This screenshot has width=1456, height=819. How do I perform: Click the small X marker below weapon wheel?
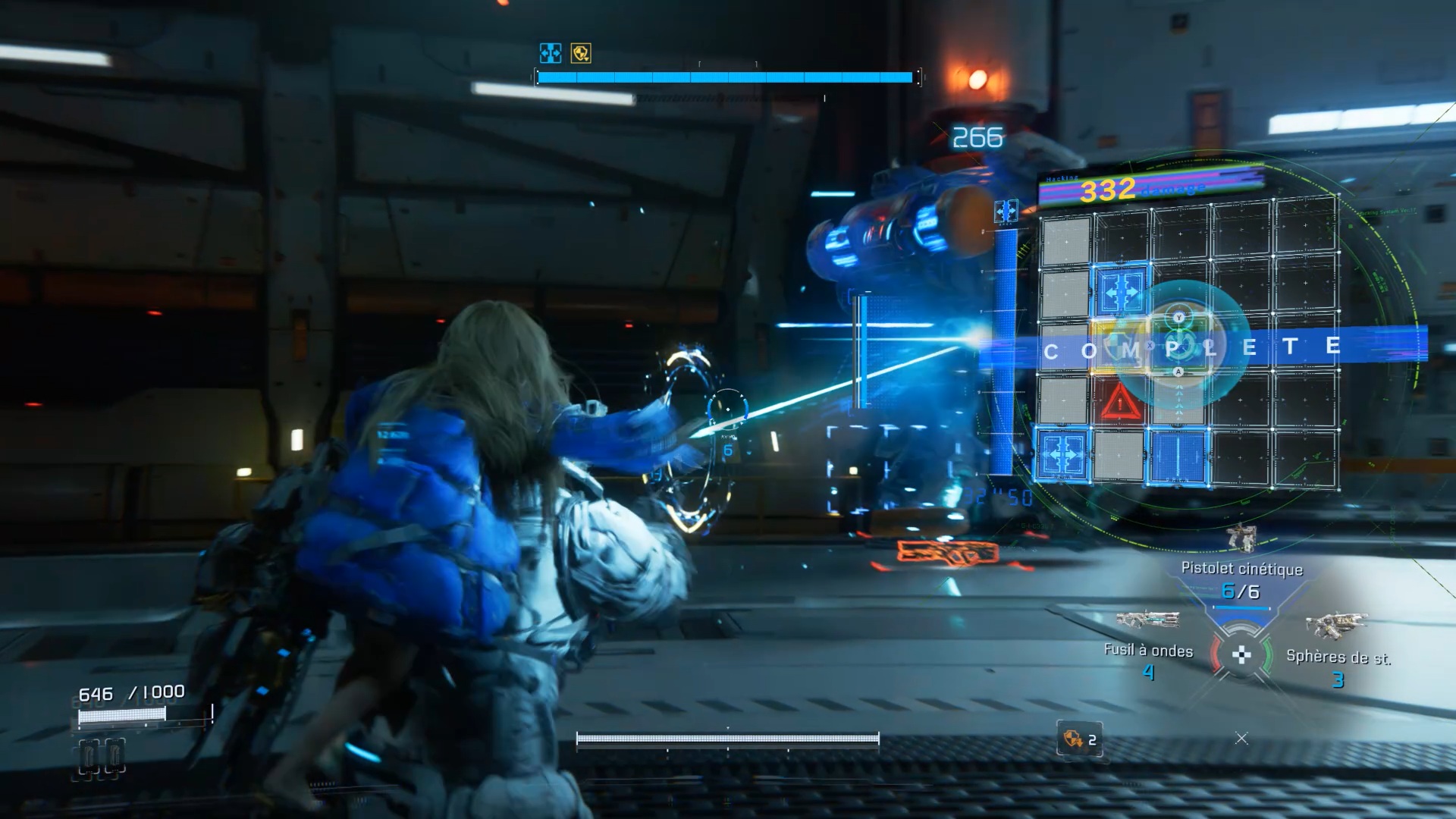click(1241, 738)
